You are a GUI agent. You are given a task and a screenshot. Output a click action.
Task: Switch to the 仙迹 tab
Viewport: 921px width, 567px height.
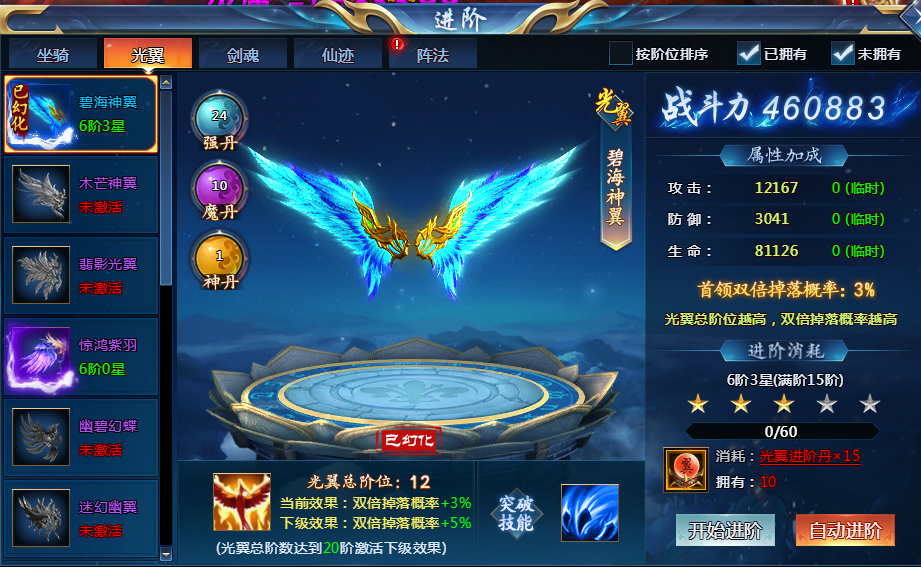click(x=337, y=54)
